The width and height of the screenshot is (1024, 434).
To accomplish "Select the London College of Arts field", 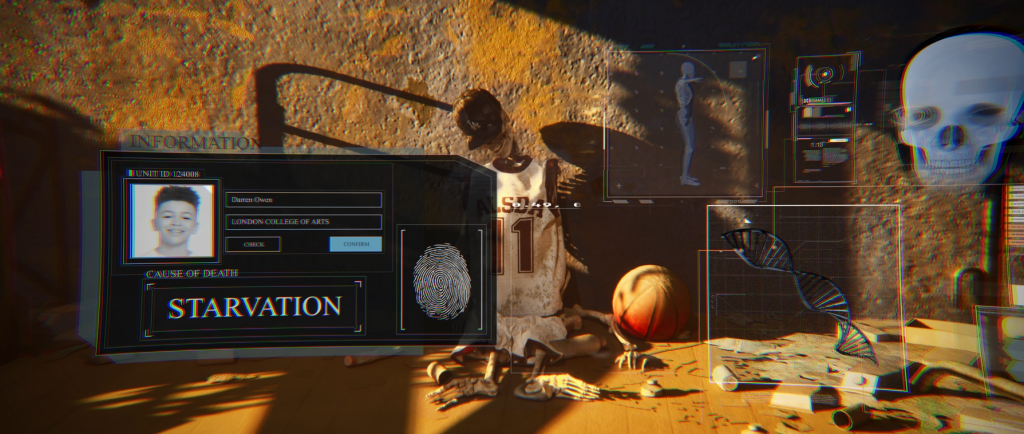I will [x=303, y=222].
